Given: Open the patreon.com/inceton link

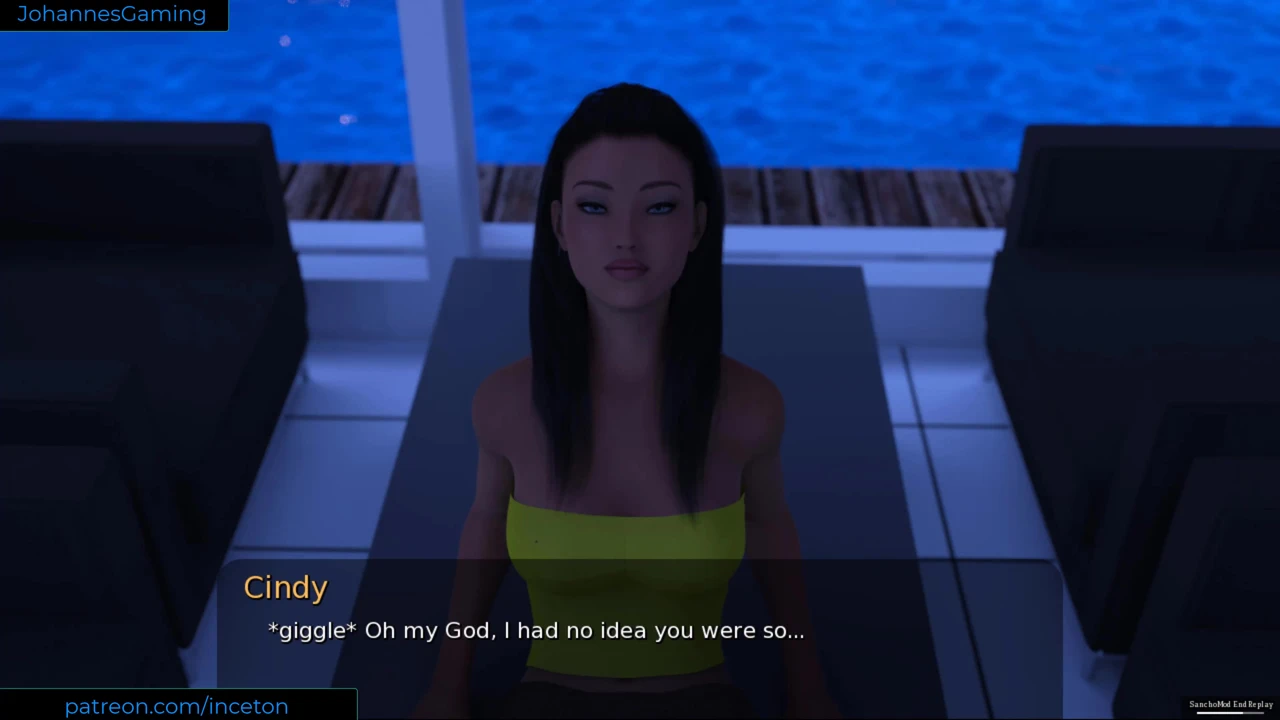Looking at the screenshot, I should (177, 706).
